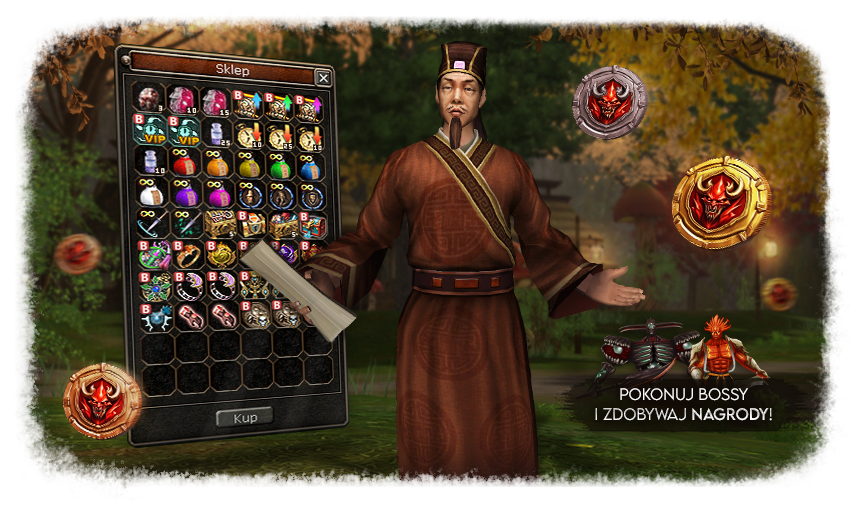This screenshot has height=505, width=857.
Task: Select the pink crystal stack of 15
Action: 215,101
